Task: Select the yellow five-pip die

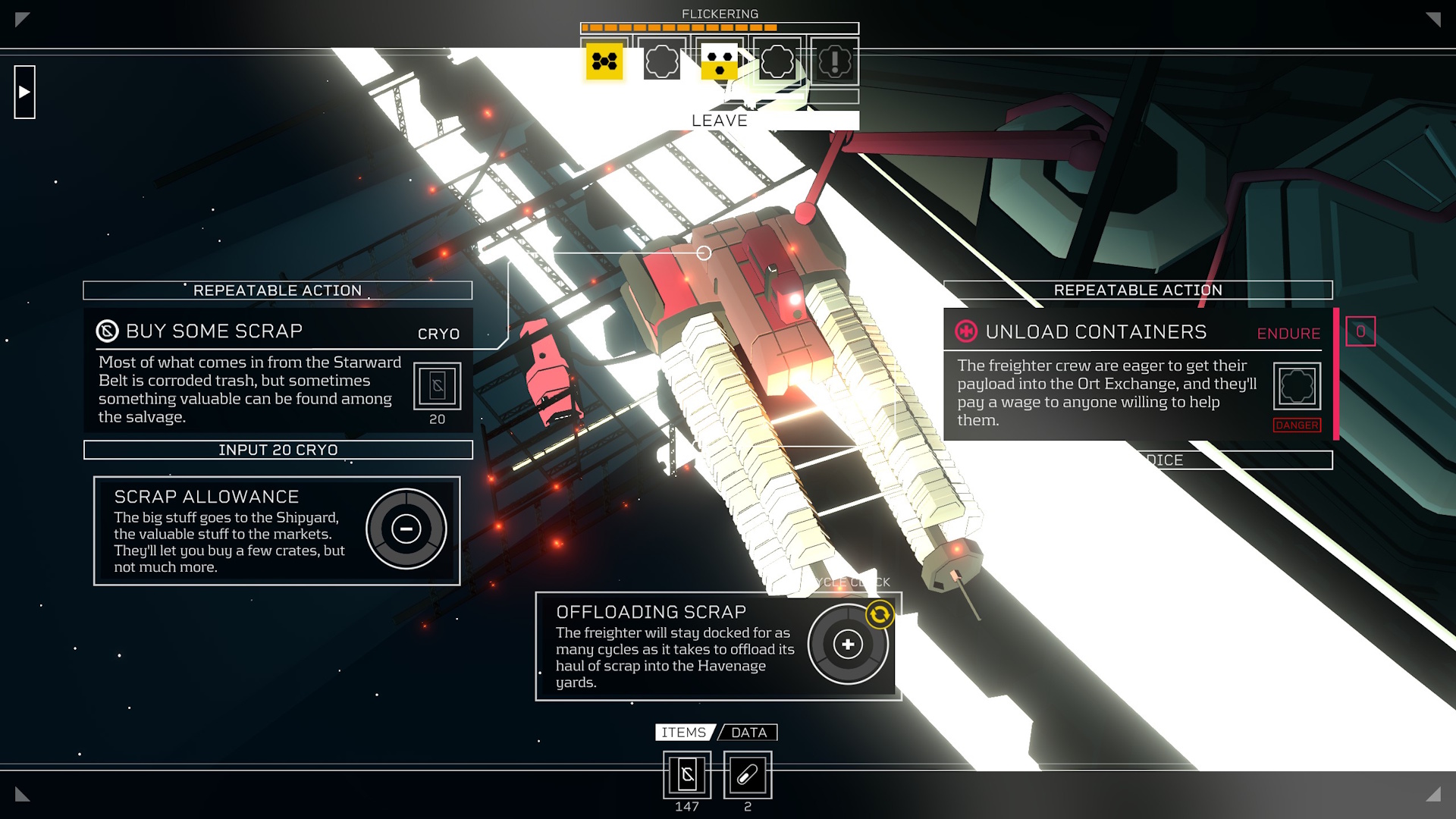Action: 604,61
